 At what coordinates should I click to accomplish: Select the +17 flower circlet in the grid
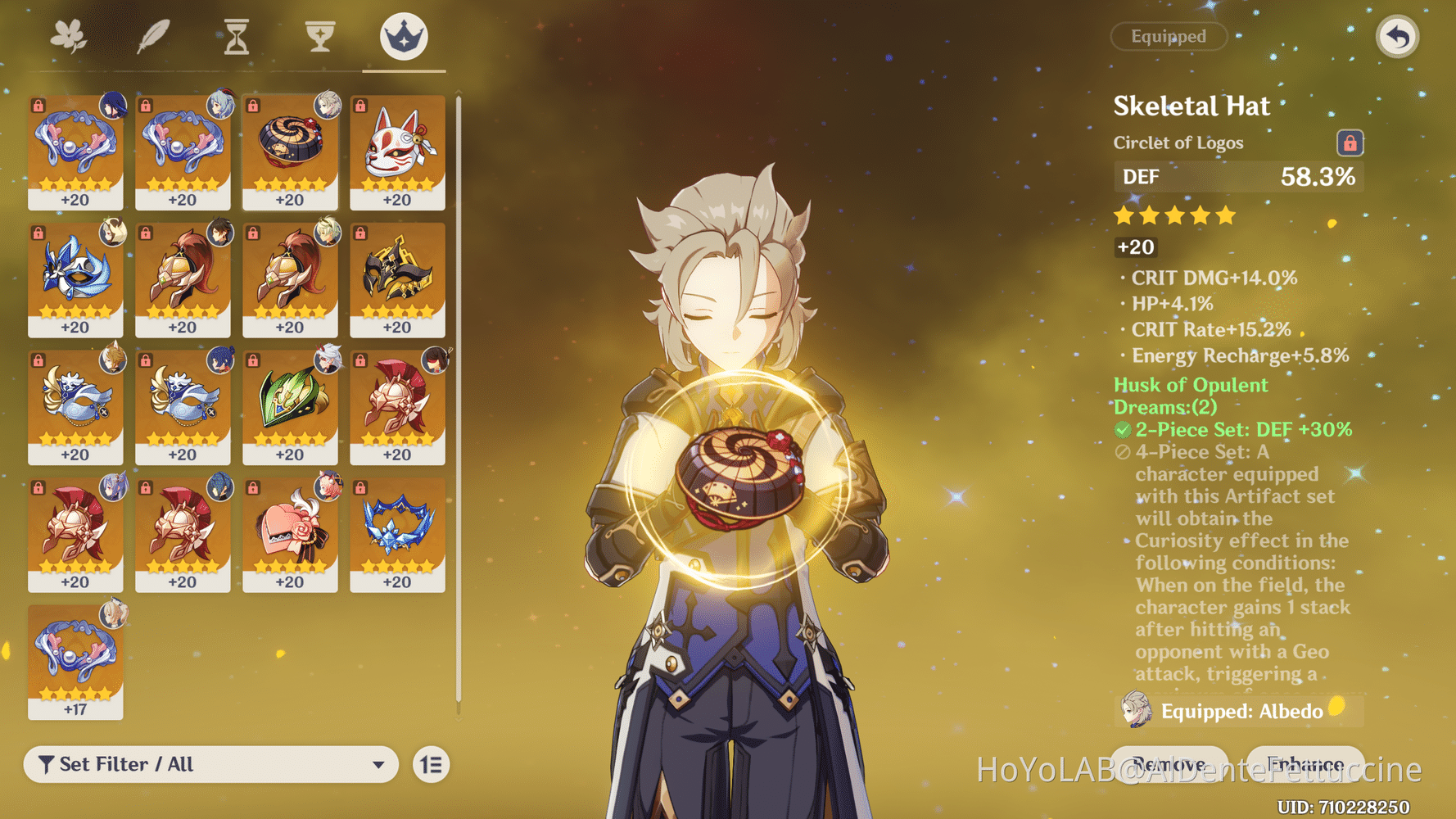pyautogui.click(x=75, y=659)
